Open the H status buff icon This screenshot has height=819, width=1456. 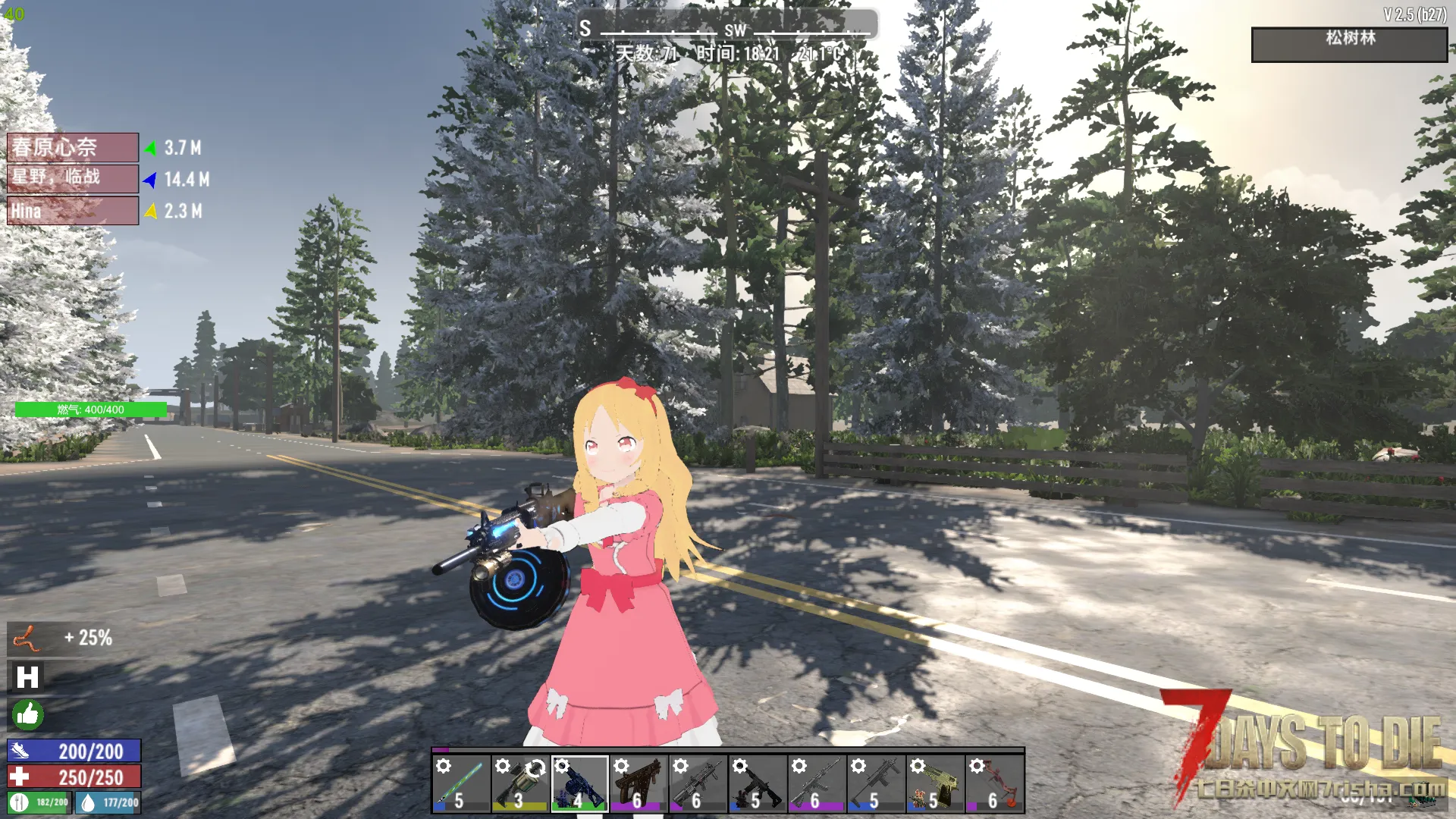tap(27, 676)
